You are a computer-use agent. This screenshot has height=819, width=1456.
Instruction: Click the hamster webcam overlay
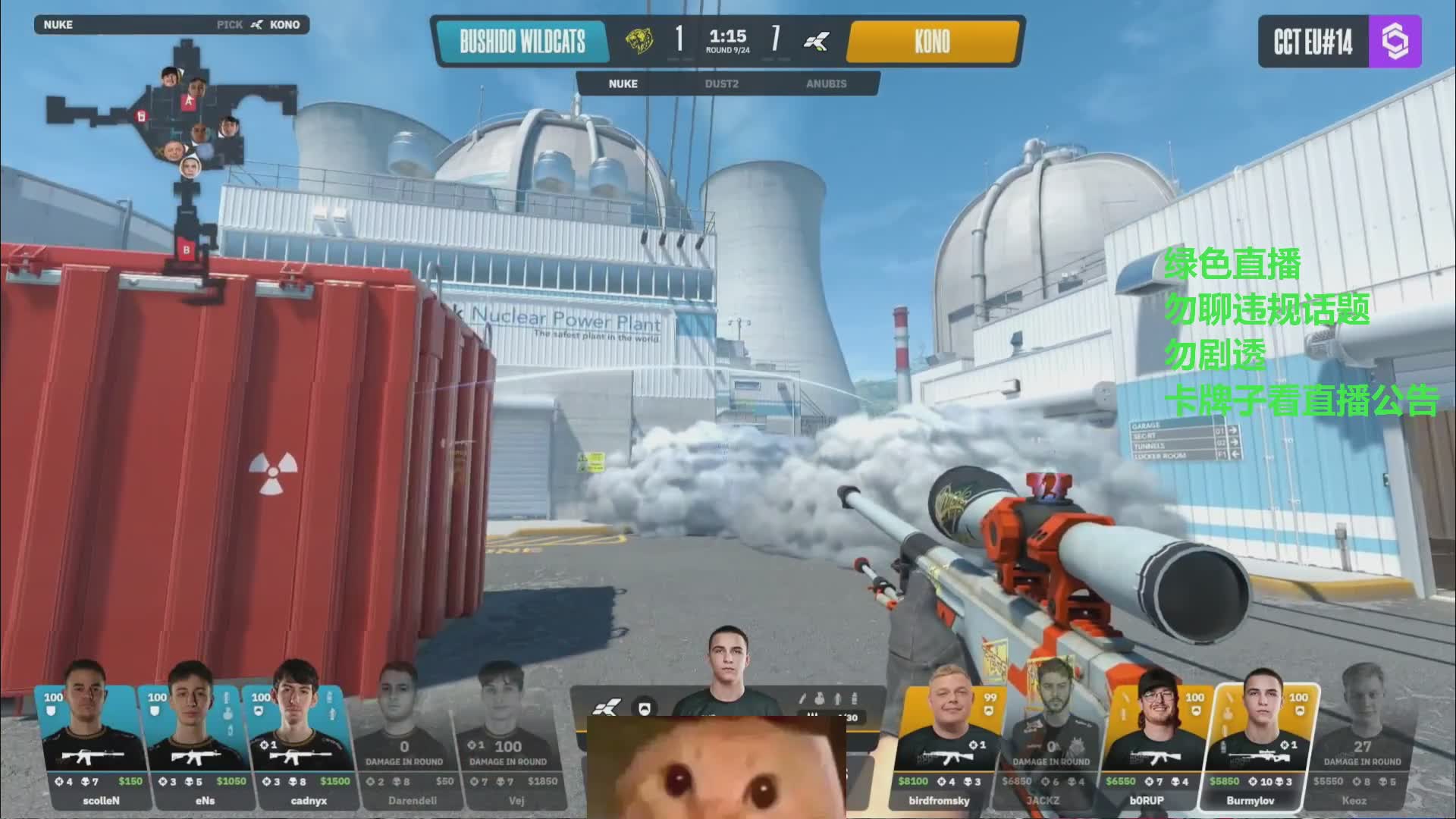[x=717, y=767]
